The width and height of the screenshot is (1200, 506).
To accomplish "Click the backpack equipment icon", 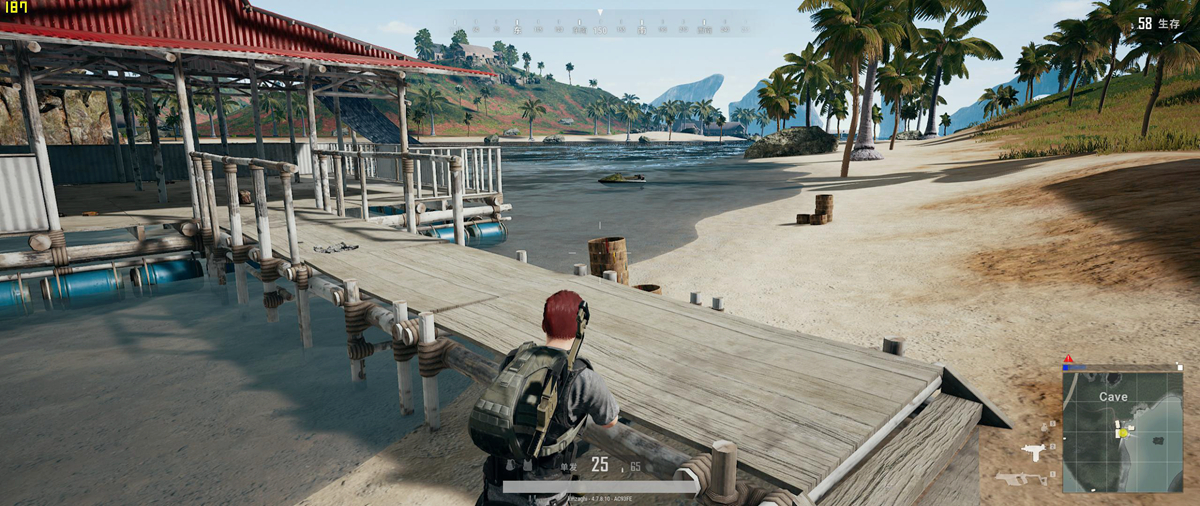I will 511,465.
